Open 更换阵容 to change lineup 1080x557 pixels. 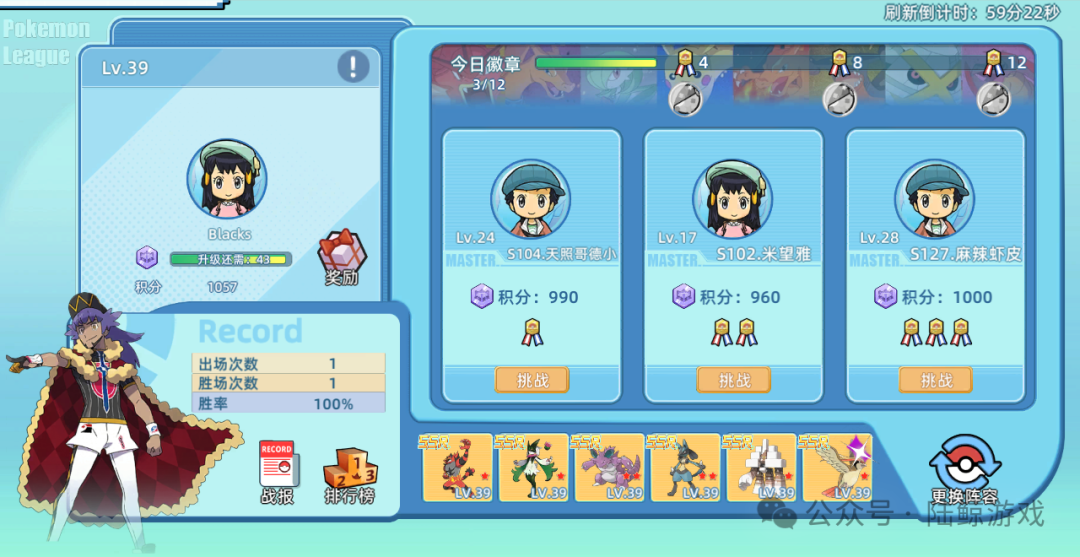[x=964, y=468]
